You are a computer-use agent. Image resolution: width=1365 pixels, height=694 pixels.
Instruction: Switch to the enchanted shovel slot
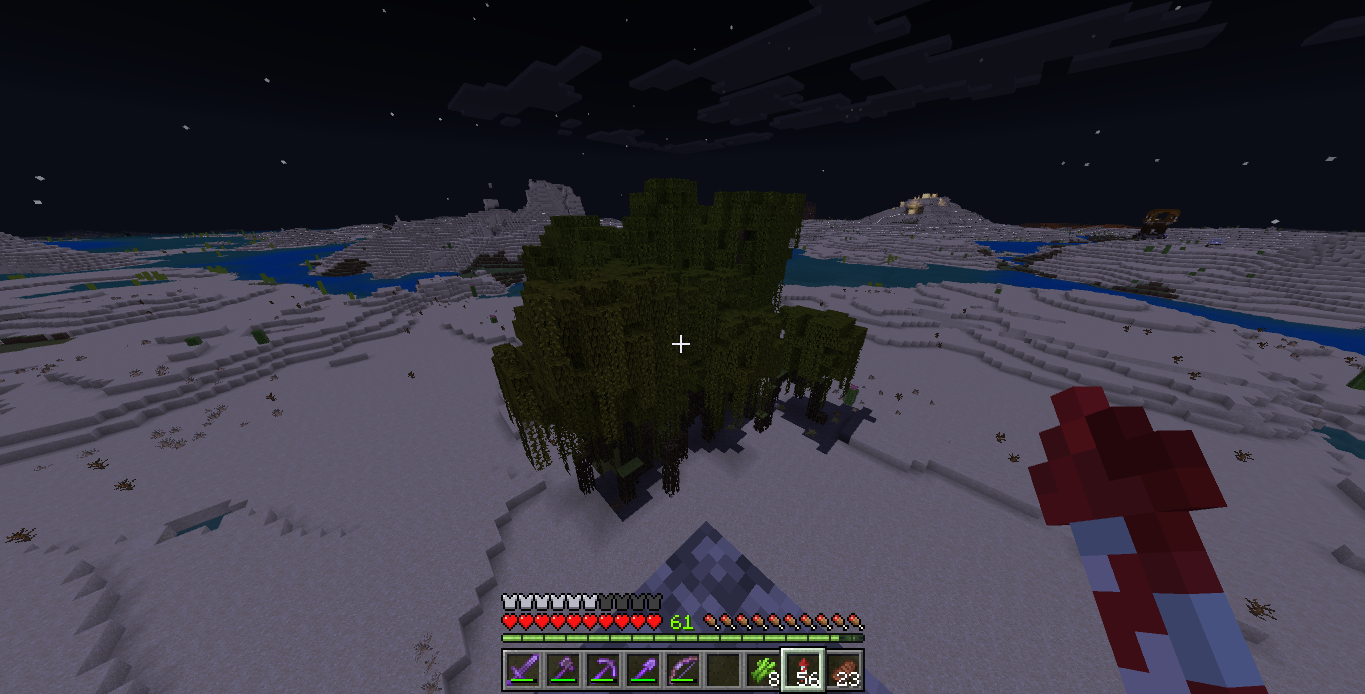point(641,669)
